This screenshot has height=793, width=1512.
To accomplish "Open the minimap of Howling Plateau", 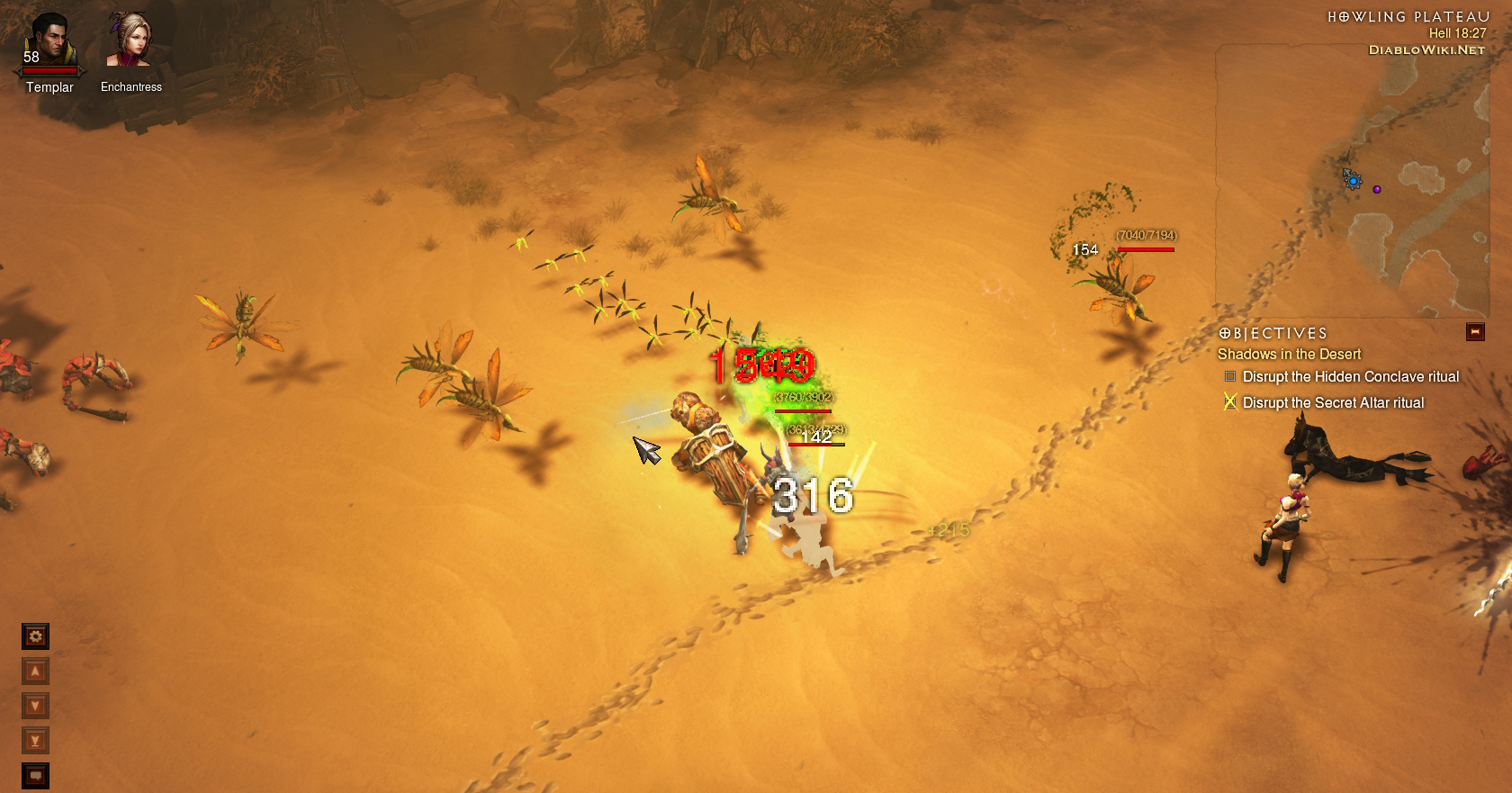I will coord(1352,180).
